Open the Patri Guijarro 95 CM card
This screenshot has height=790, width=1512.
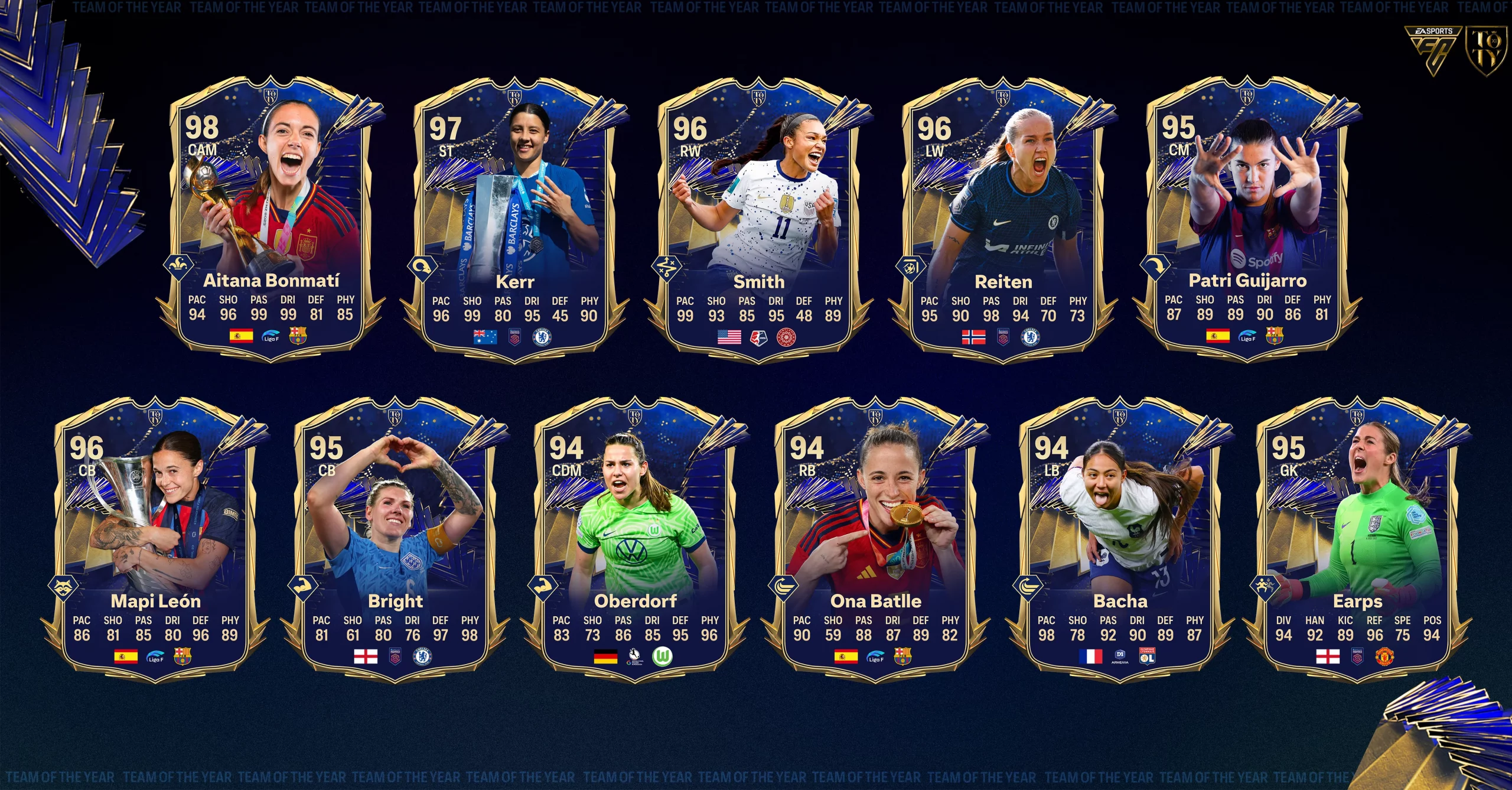(x=1247, y=219)
